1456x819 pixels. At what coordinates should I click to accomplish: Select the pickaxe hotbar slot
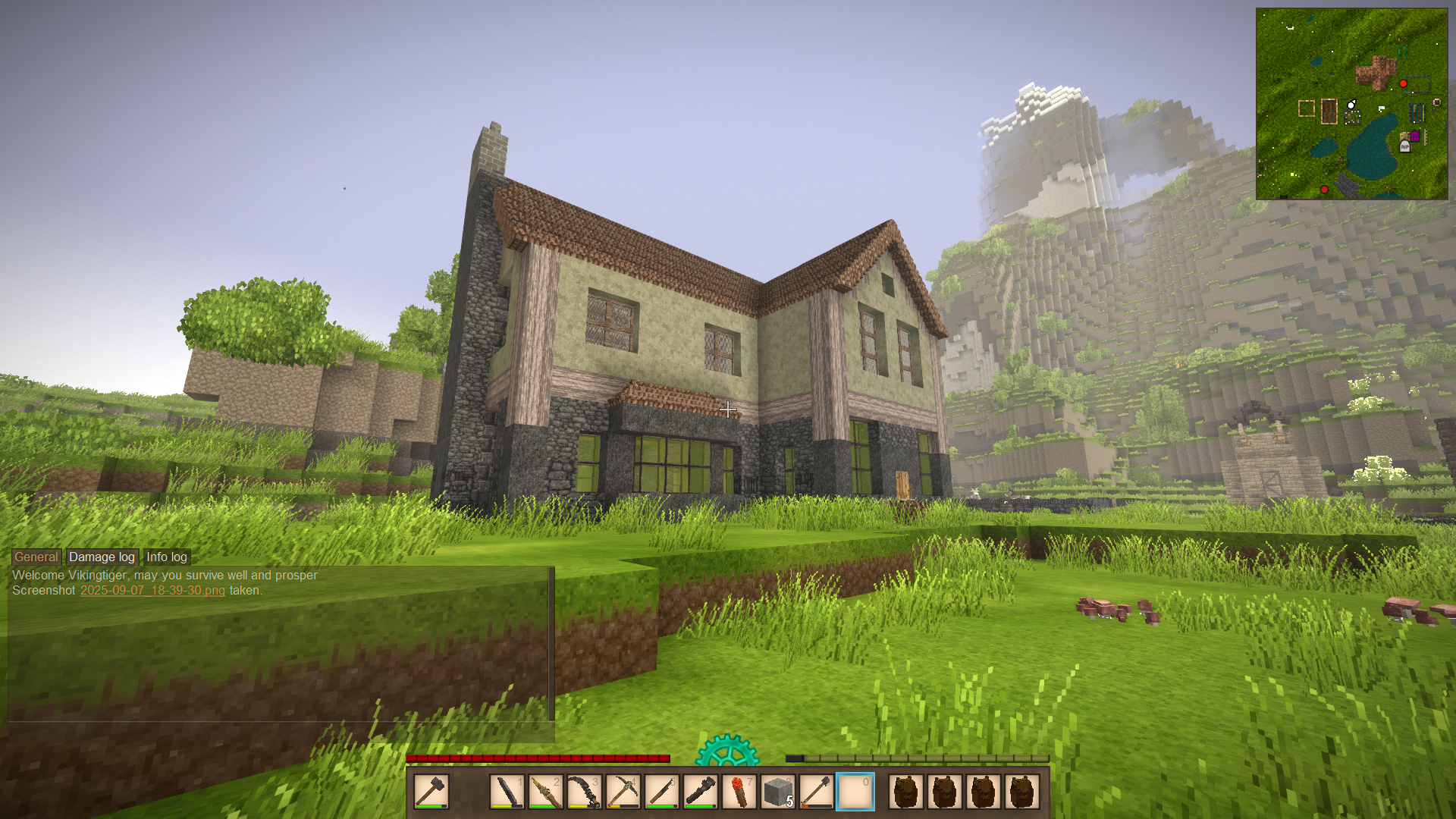click(x=623, y=792)
